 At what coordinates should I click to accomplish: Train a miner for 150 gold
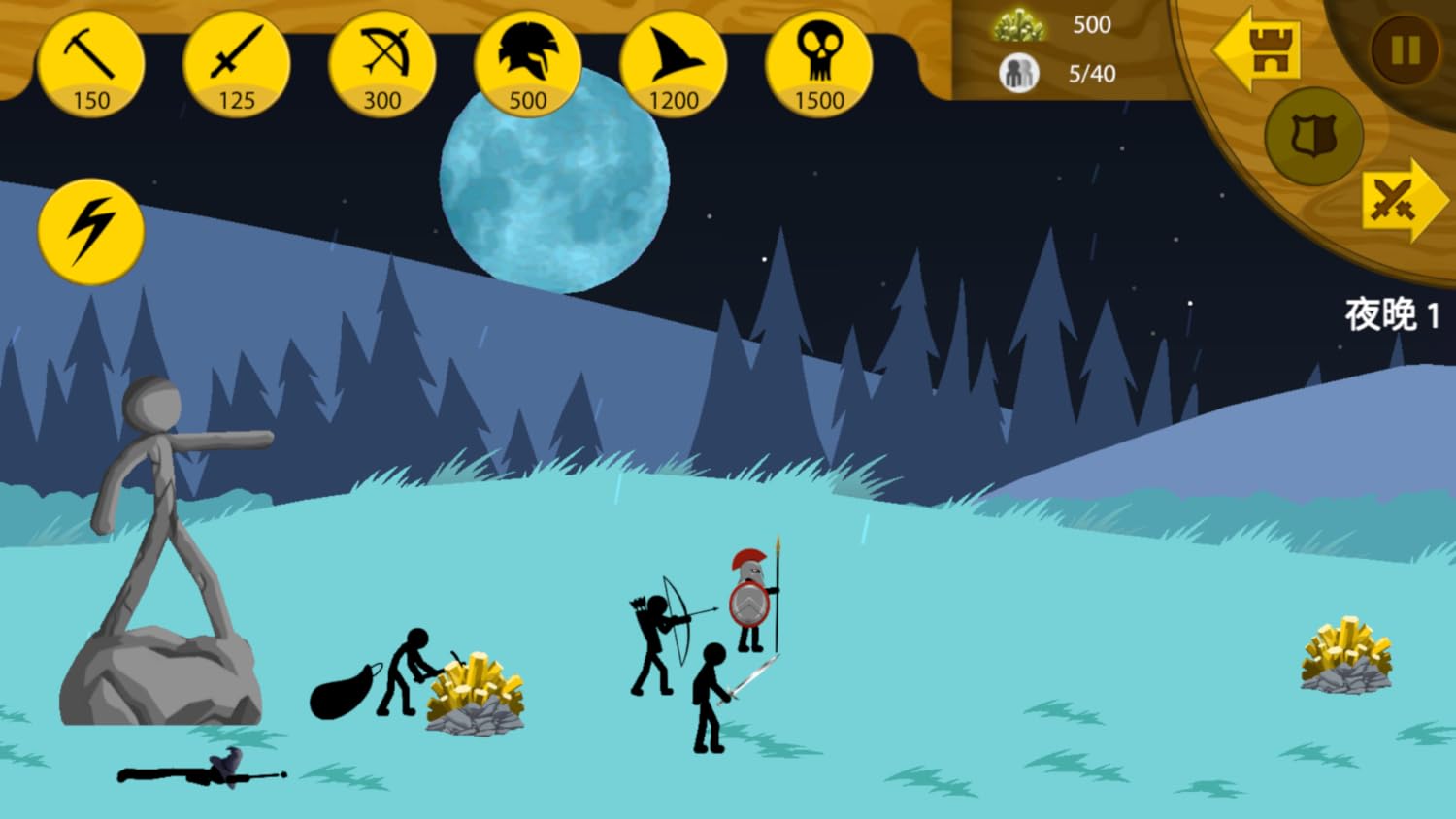[91, 66]
